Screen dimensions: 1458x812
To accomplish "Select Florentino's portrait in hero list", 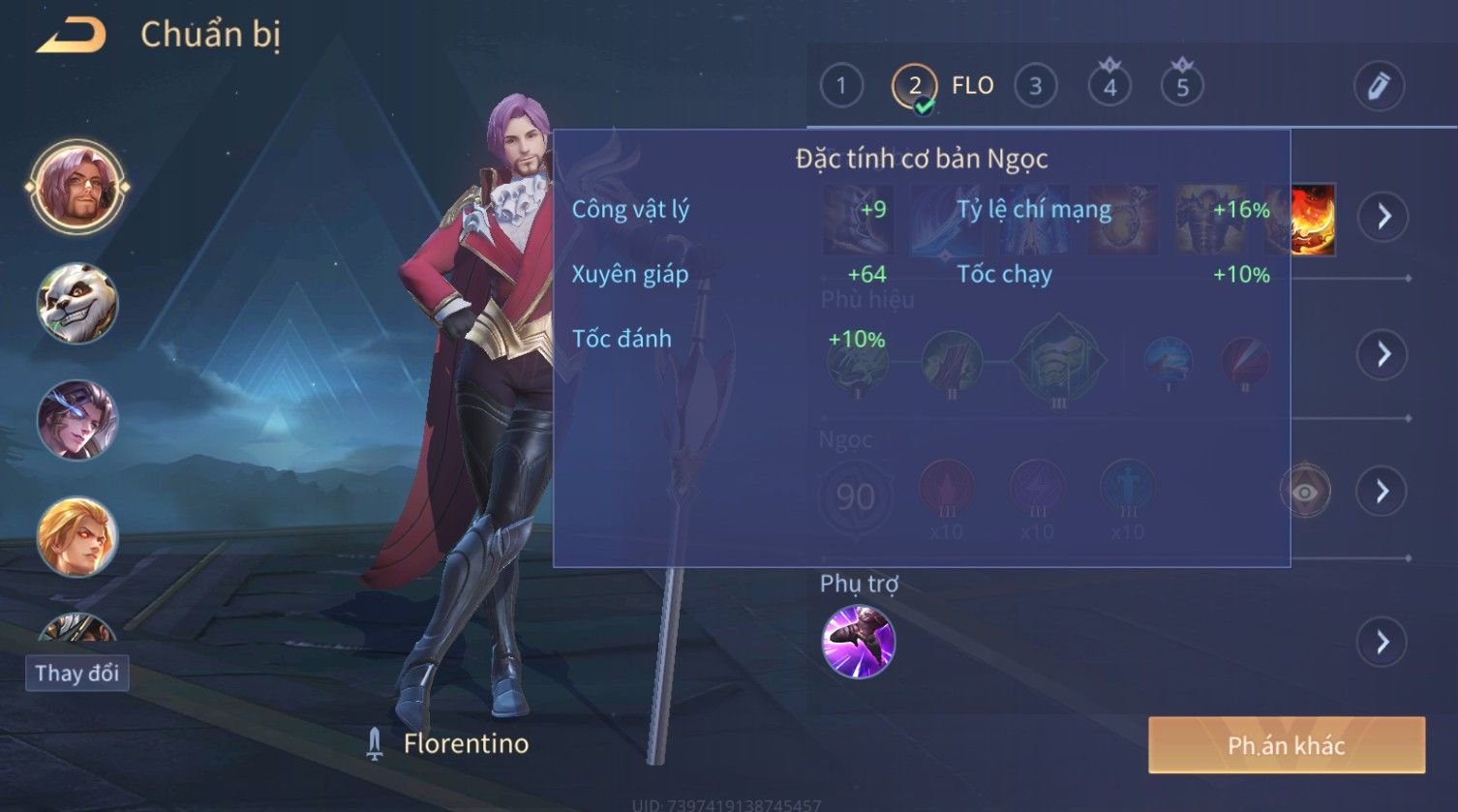I will point(76,187).
